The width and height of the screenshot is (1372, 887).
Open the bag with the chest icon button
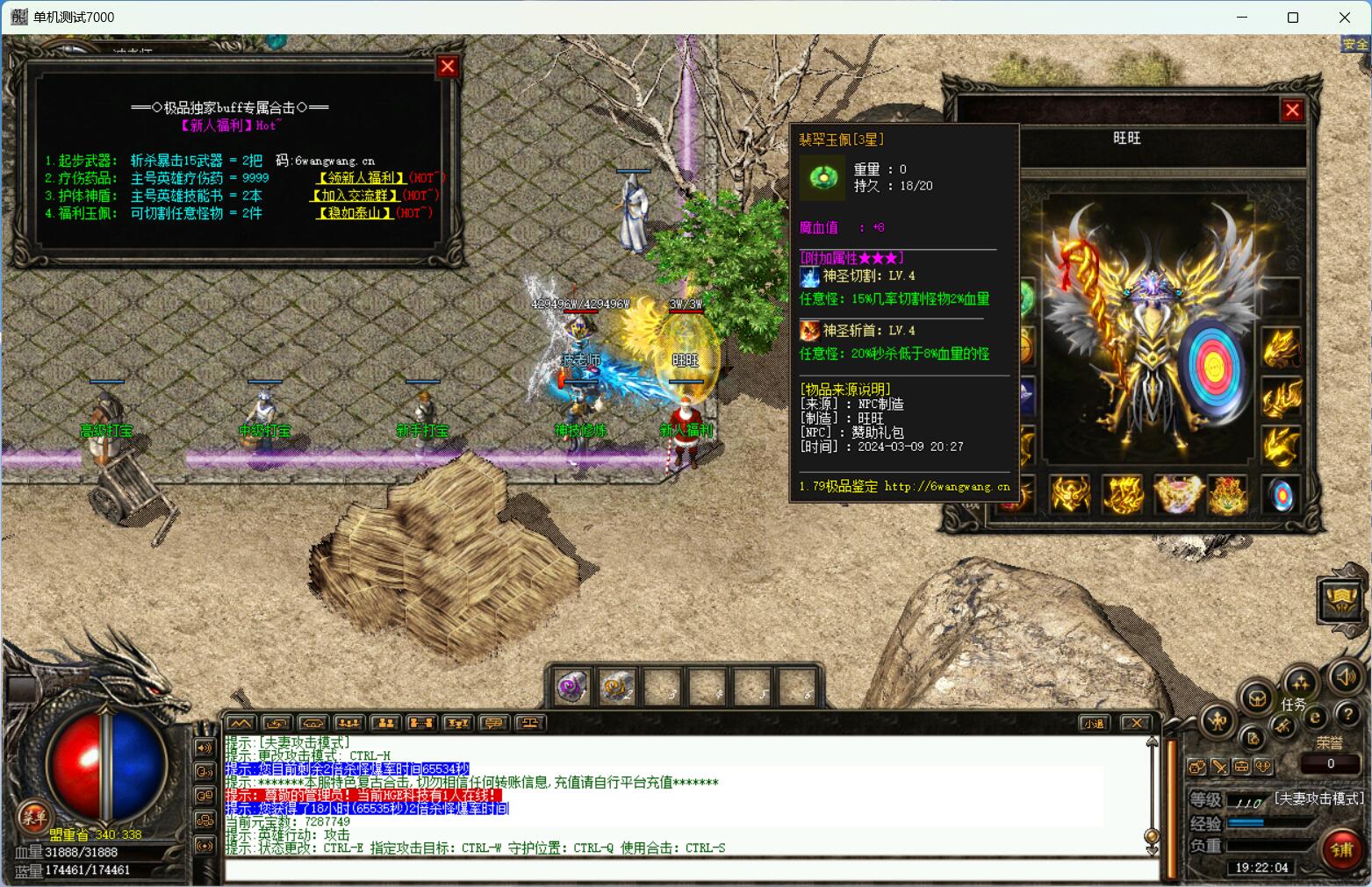(1256, 699)
